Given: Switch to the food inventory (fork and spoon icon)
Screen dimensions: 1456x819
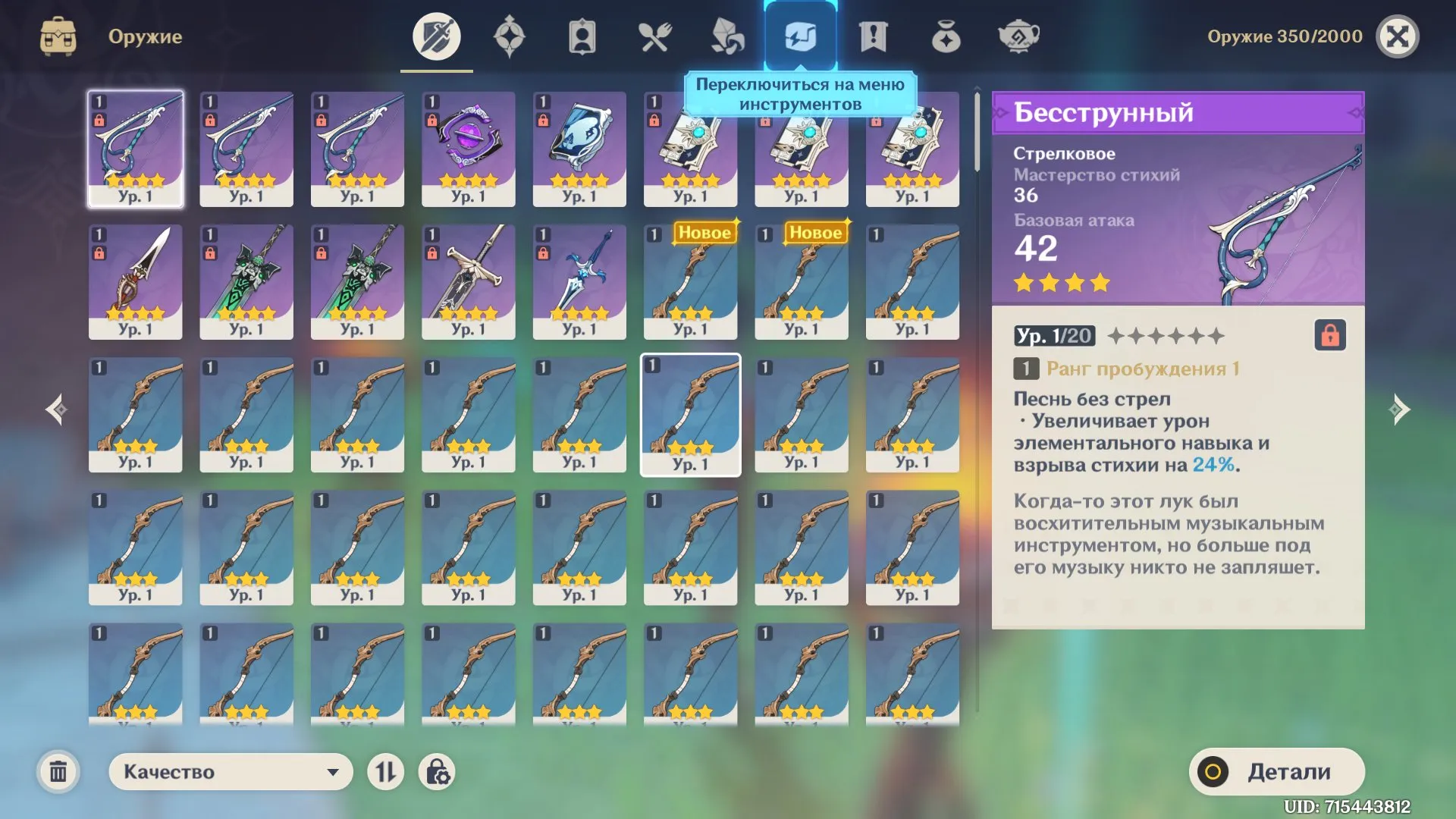Looking at the screenshot, I should tap(657, 36).
